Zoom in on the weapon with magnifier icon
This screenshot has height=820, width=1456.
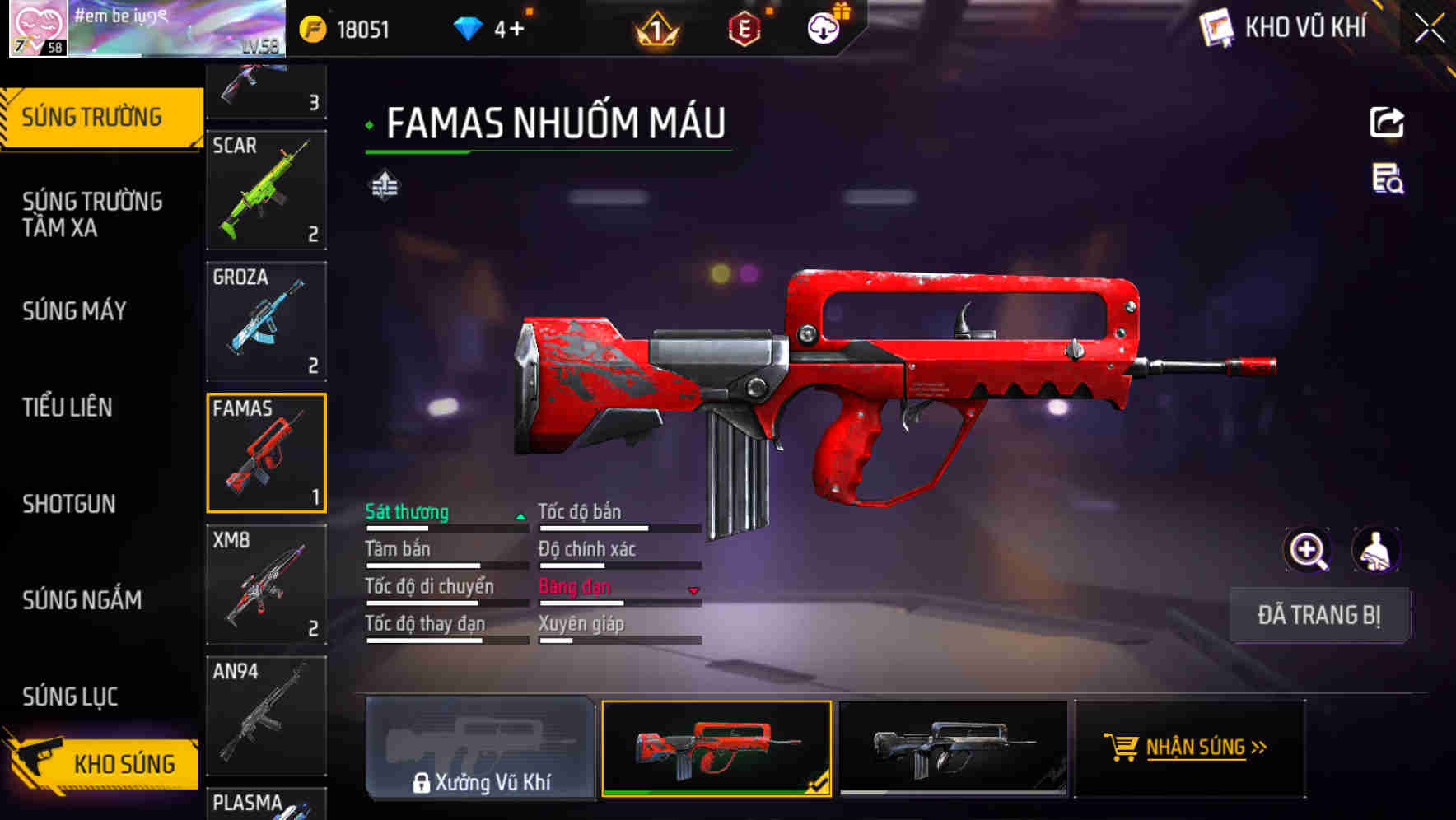(x=1307, y=550)
